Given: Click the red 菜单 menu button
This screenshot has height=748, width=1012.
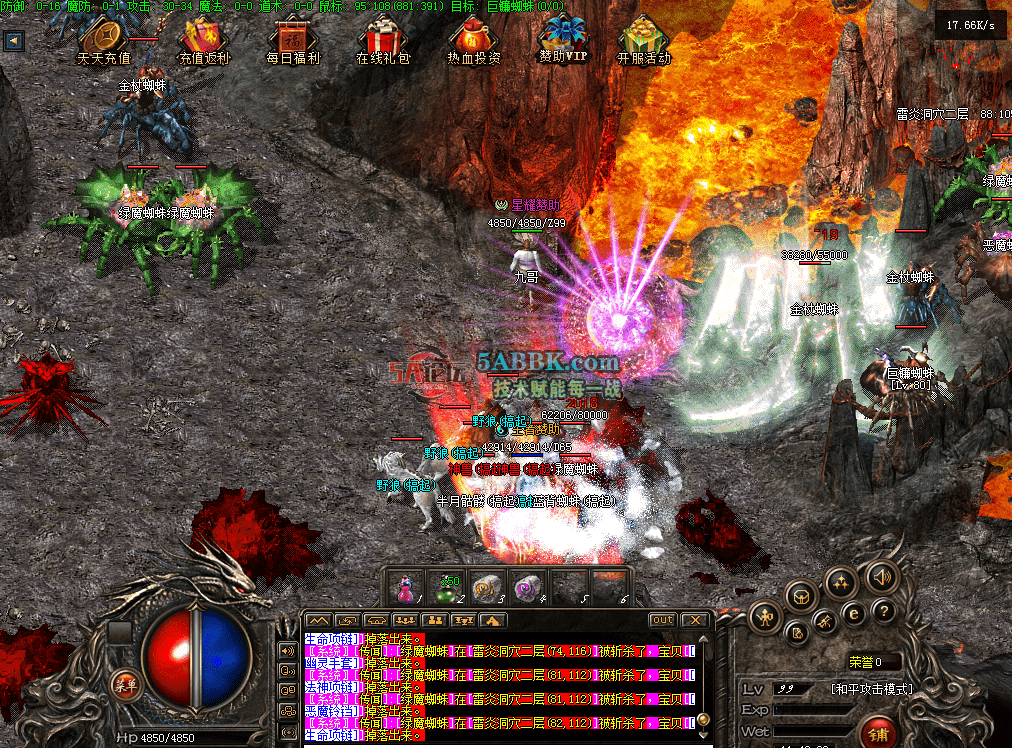Looking at the screenshot, I should 125,685.
